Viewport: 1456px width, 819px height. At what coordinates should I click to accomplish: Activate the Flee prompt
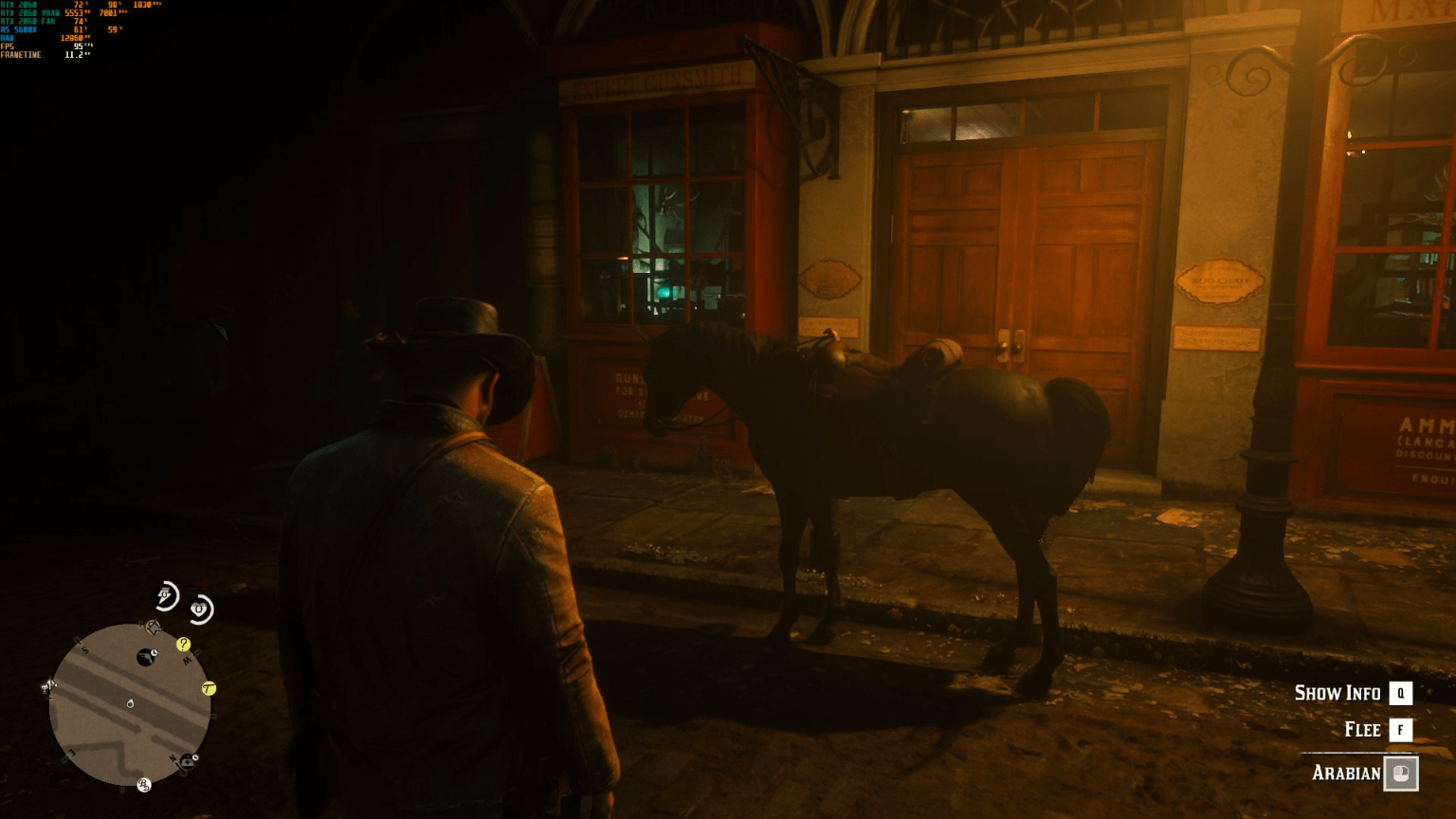click(x=1362, y=730)
